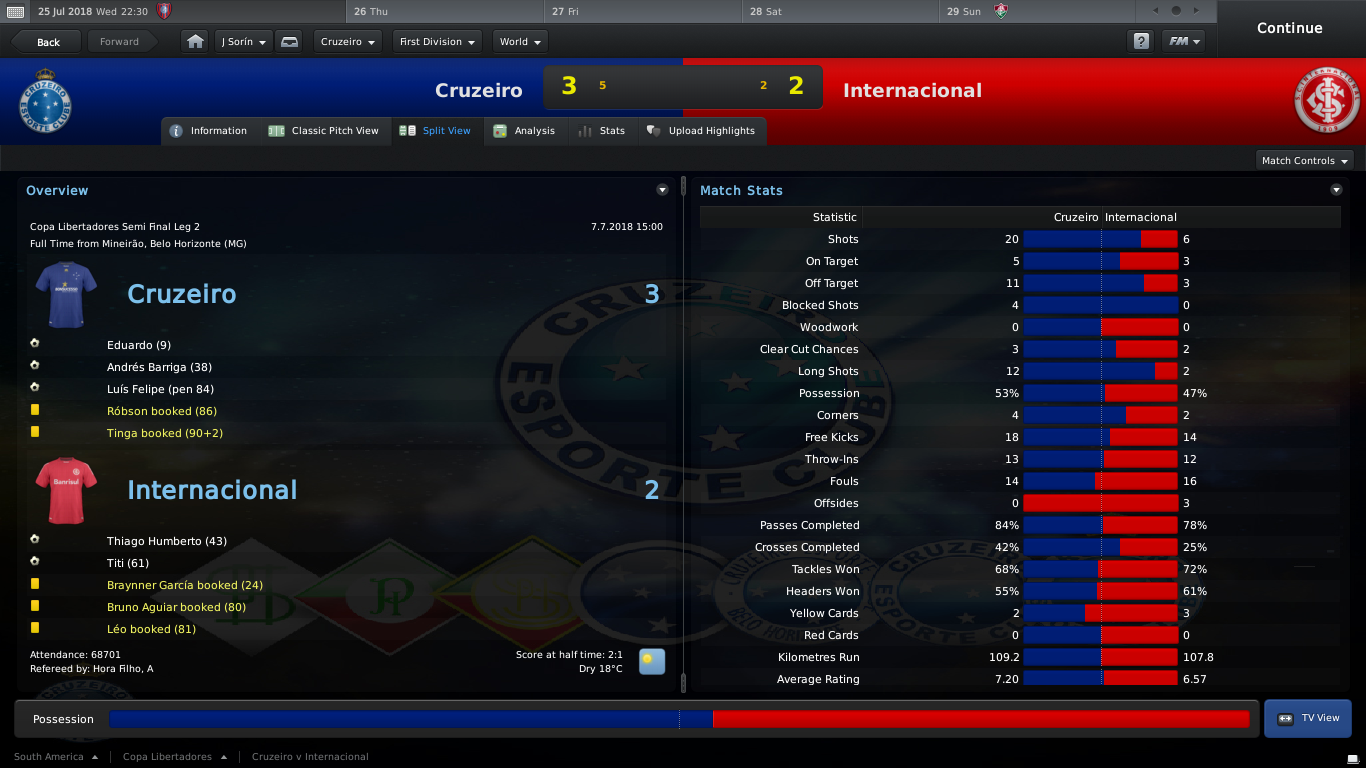The height and width of the screenshot is (768, 1366).
Task: Open the home screen via house icon
Action: pyautogui.click(x=195, y=42)
